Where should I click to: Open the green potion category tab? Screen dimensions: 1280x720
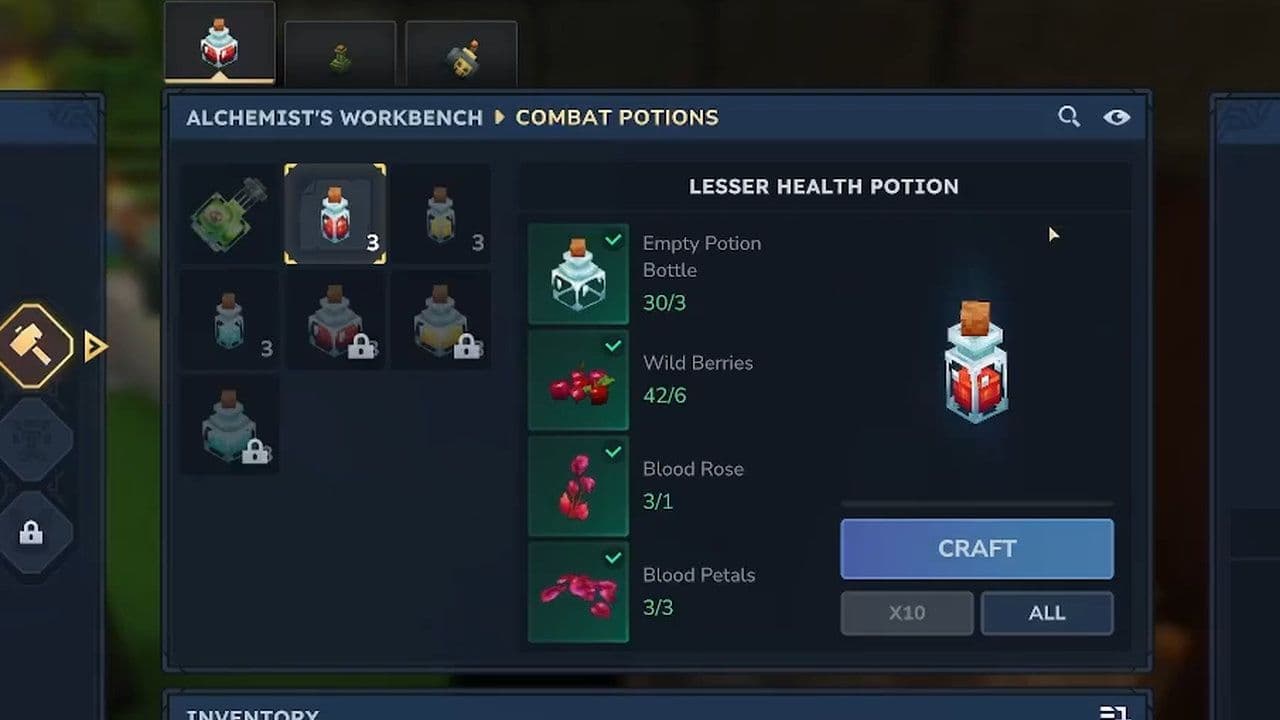tap(340, 56)
